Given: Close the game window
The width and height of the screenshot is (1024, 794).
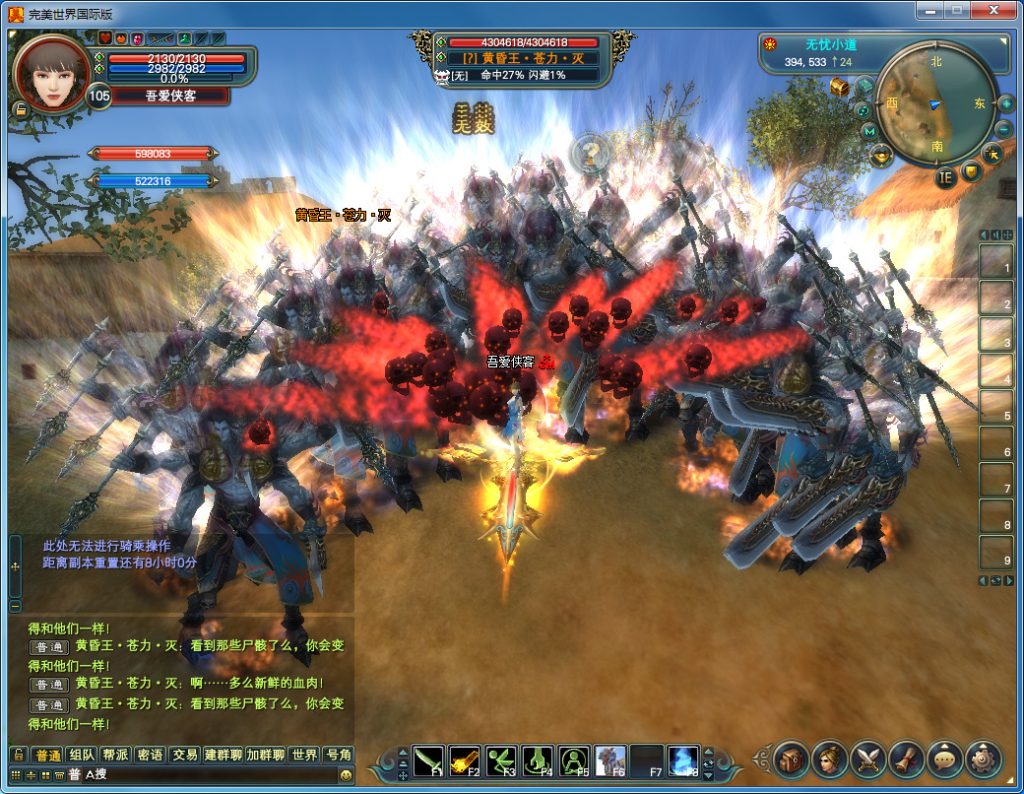Looking at the screenshot, I should [x=993, y=10].
